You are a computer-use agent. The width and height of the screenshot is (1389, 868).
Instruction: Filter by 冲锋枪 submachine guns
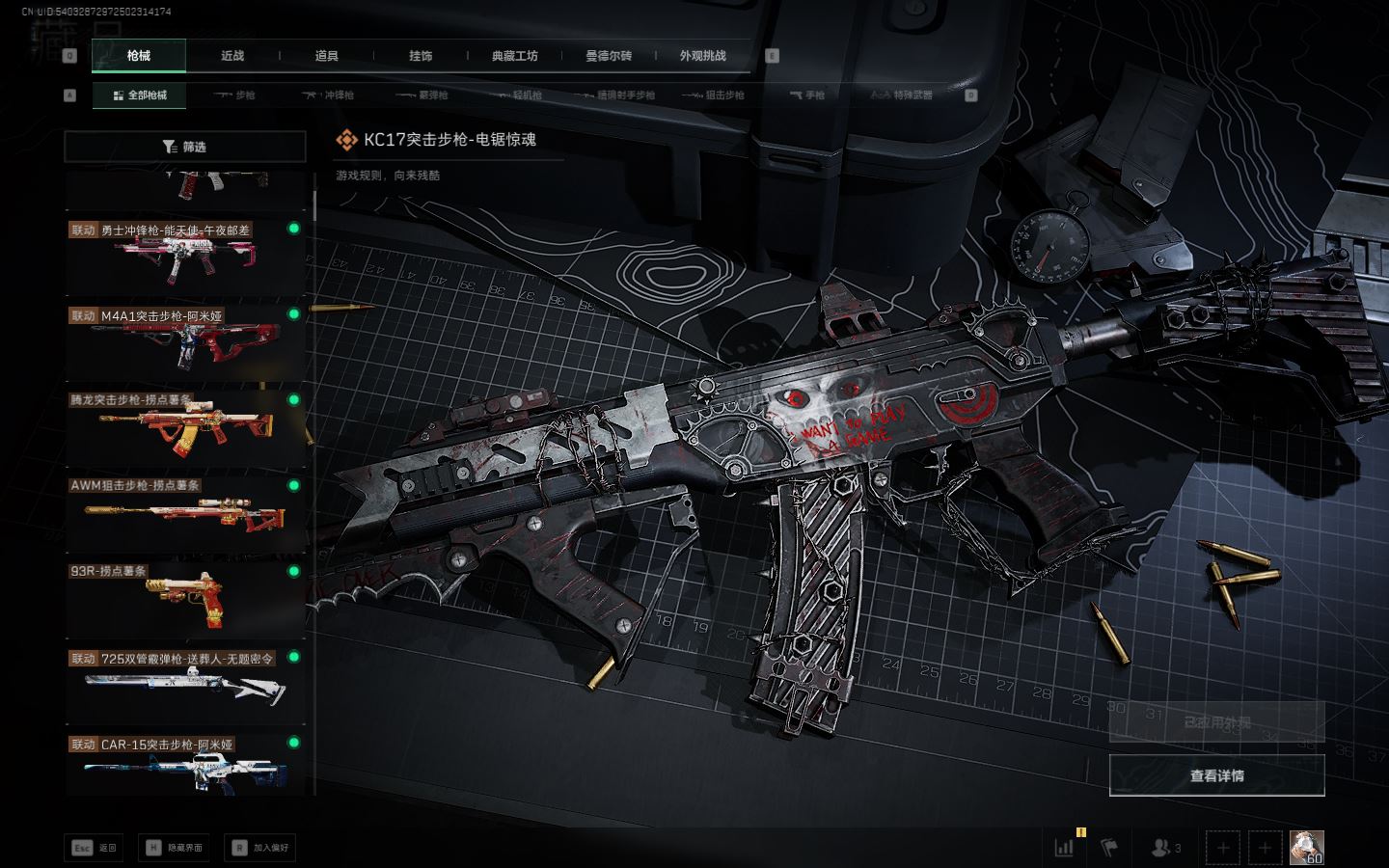point(329,95)
